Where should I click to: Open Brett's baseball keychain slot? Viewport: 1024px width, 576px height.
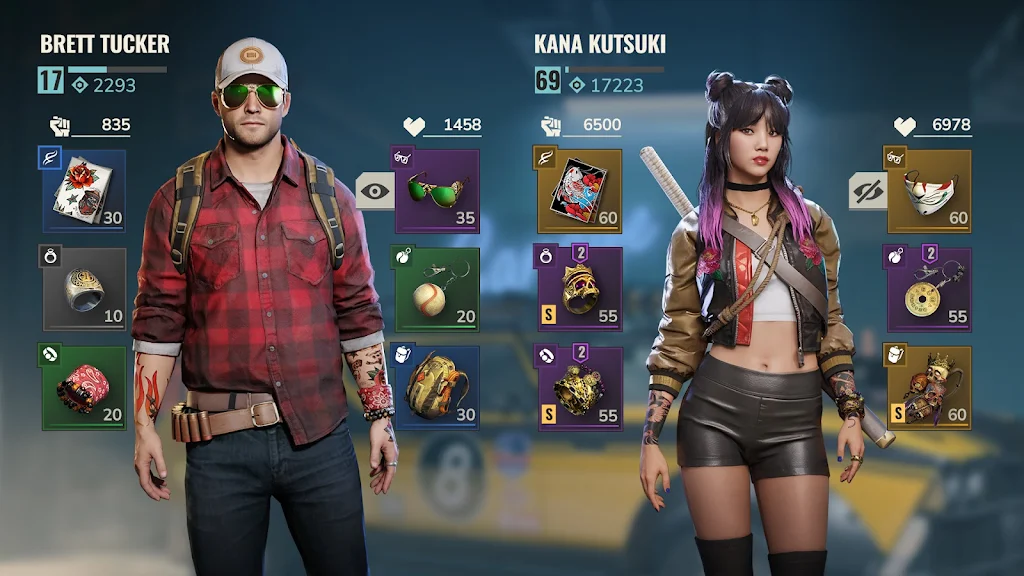437,289
